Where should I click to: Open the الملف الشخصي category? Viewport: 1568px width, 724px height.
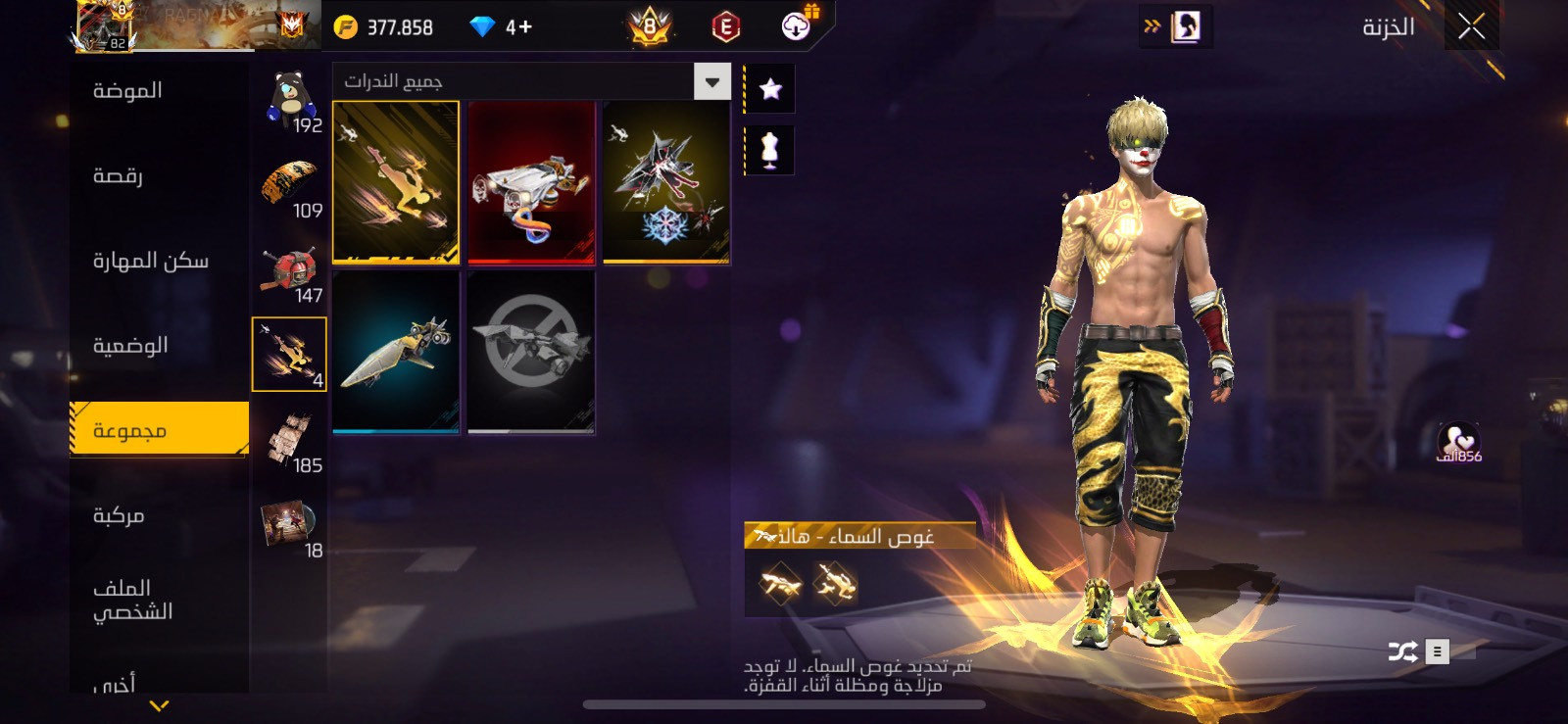pyautogui.click(x=132, y=600)
